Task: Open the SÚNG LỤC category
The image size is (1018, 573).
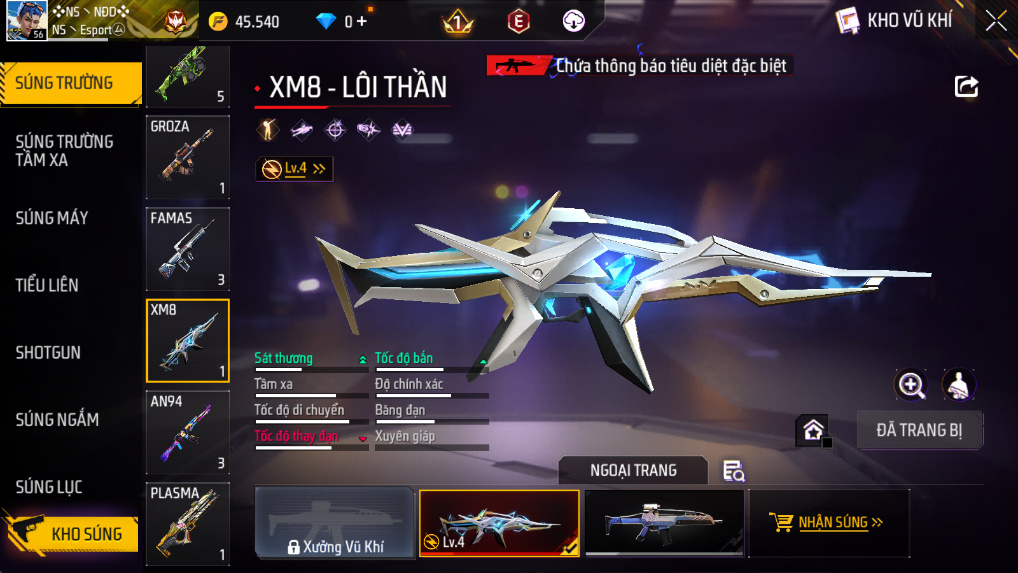Action: click(49, 487)
